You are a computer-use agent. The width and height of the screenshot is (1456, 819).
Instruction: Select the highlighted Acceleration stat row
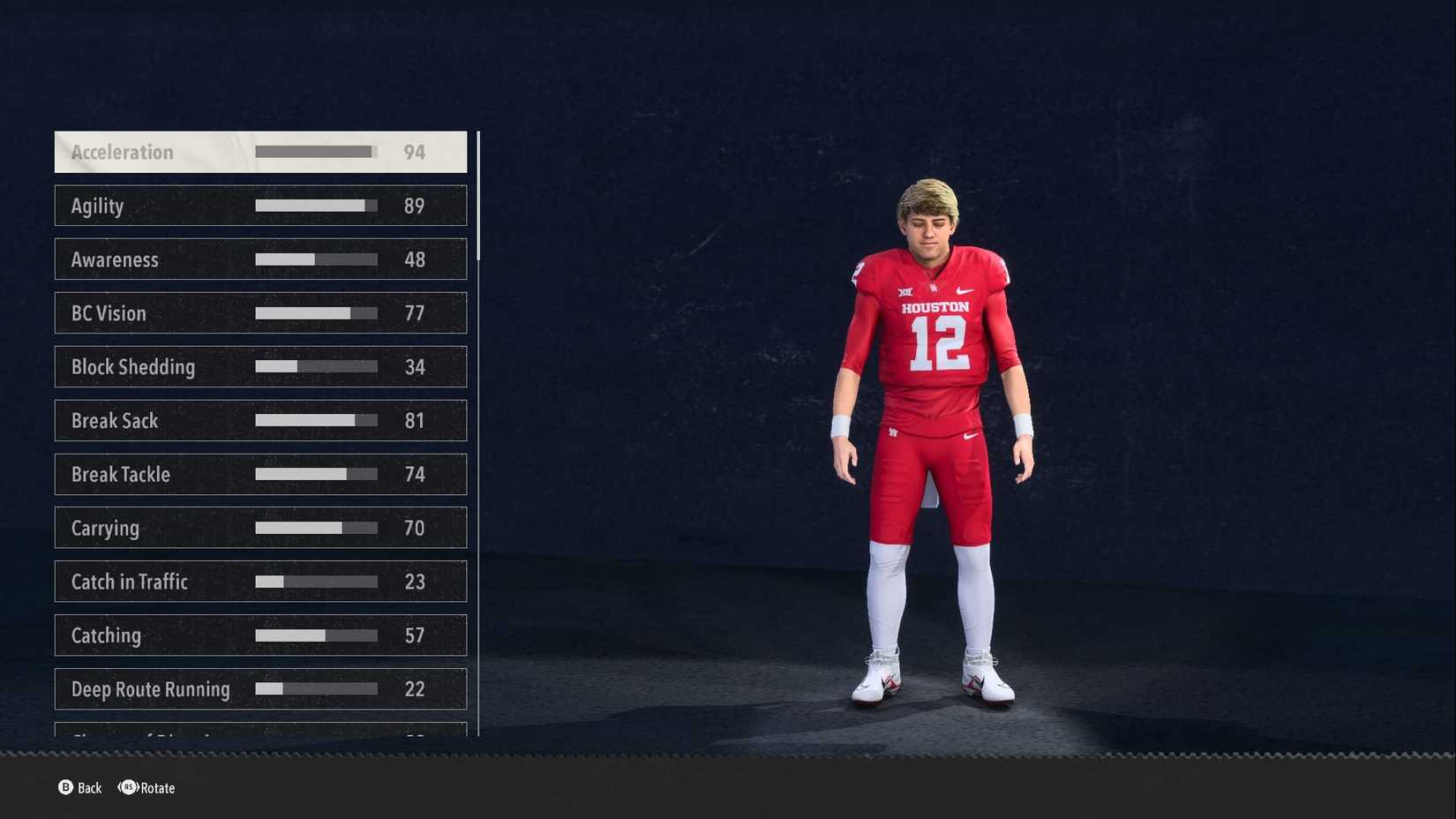coord(260,152)
